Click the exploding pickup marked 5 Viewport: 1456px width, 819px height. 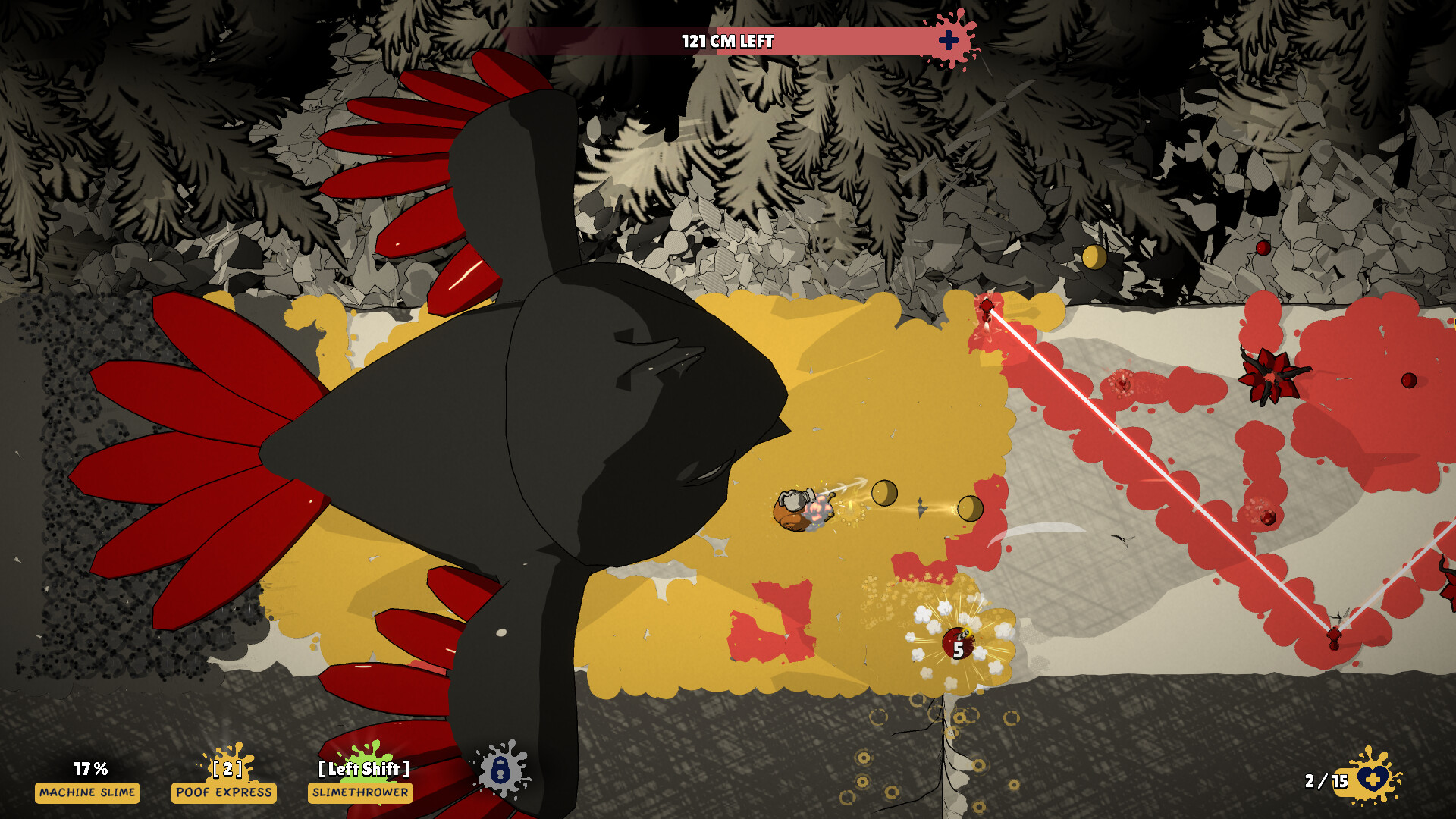957,643
